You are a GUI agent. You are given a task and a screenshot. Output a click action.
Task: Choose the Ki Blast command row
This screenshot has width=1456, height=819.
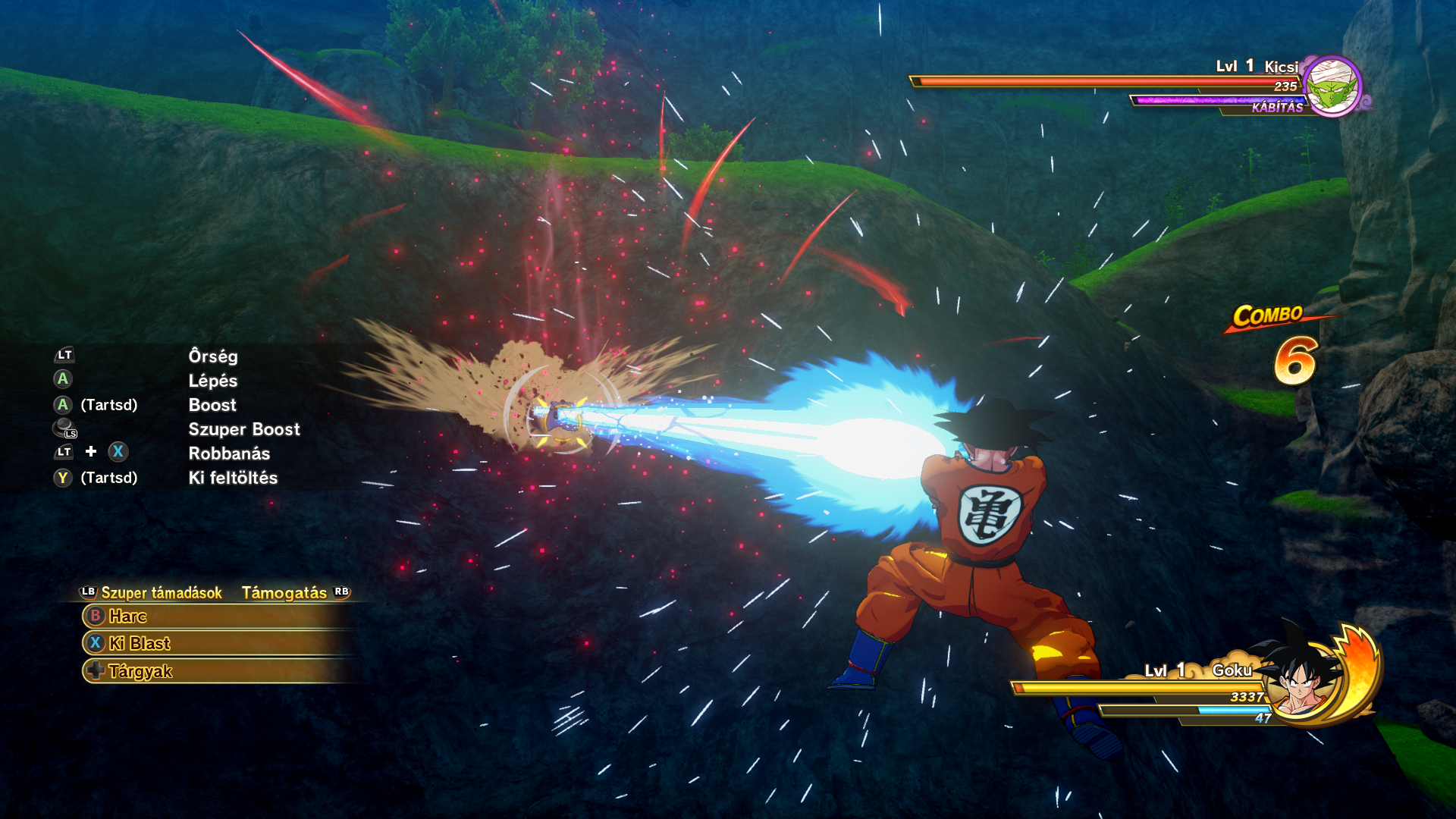pos(216,644)
